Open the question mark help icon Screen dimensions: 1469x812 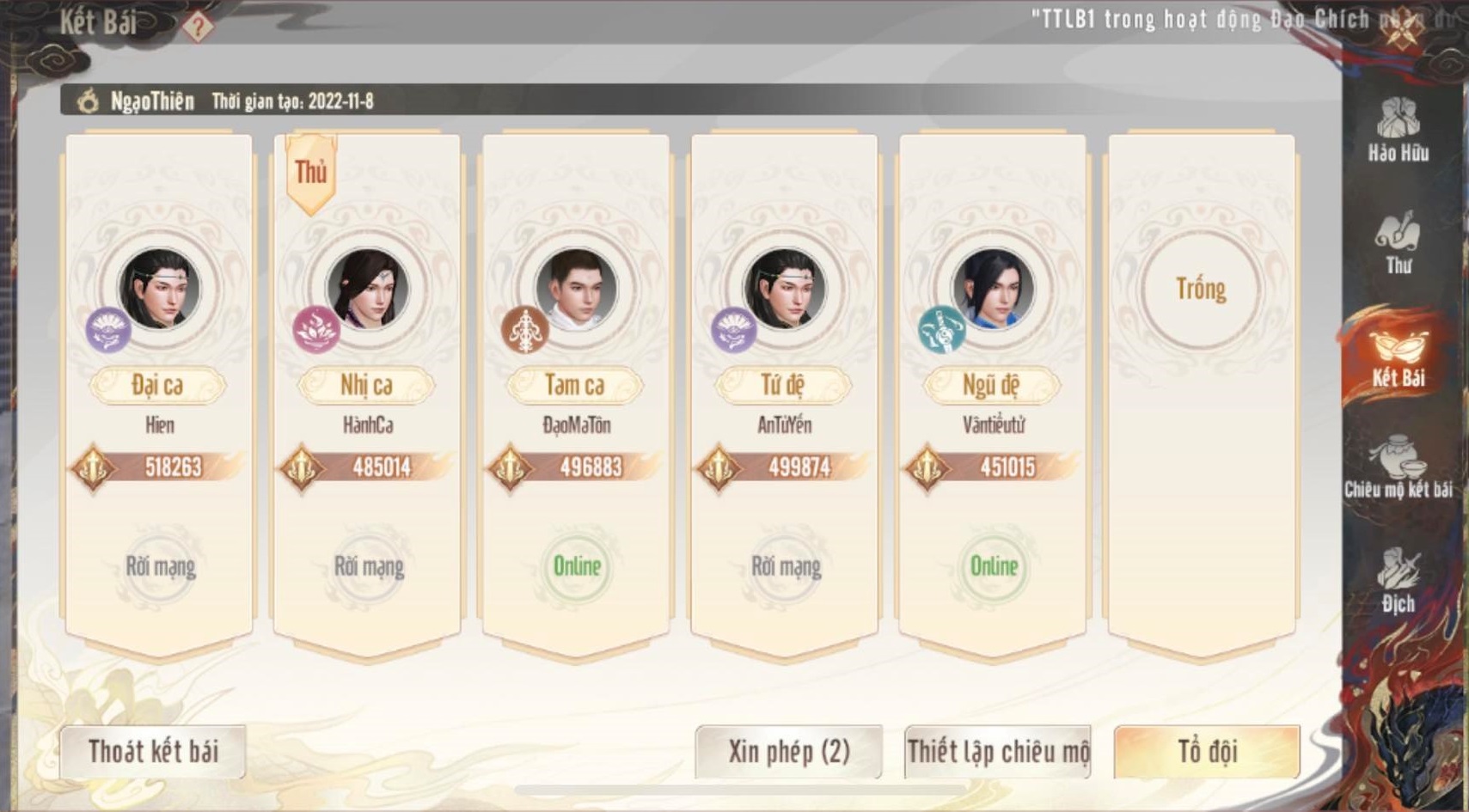198,27
